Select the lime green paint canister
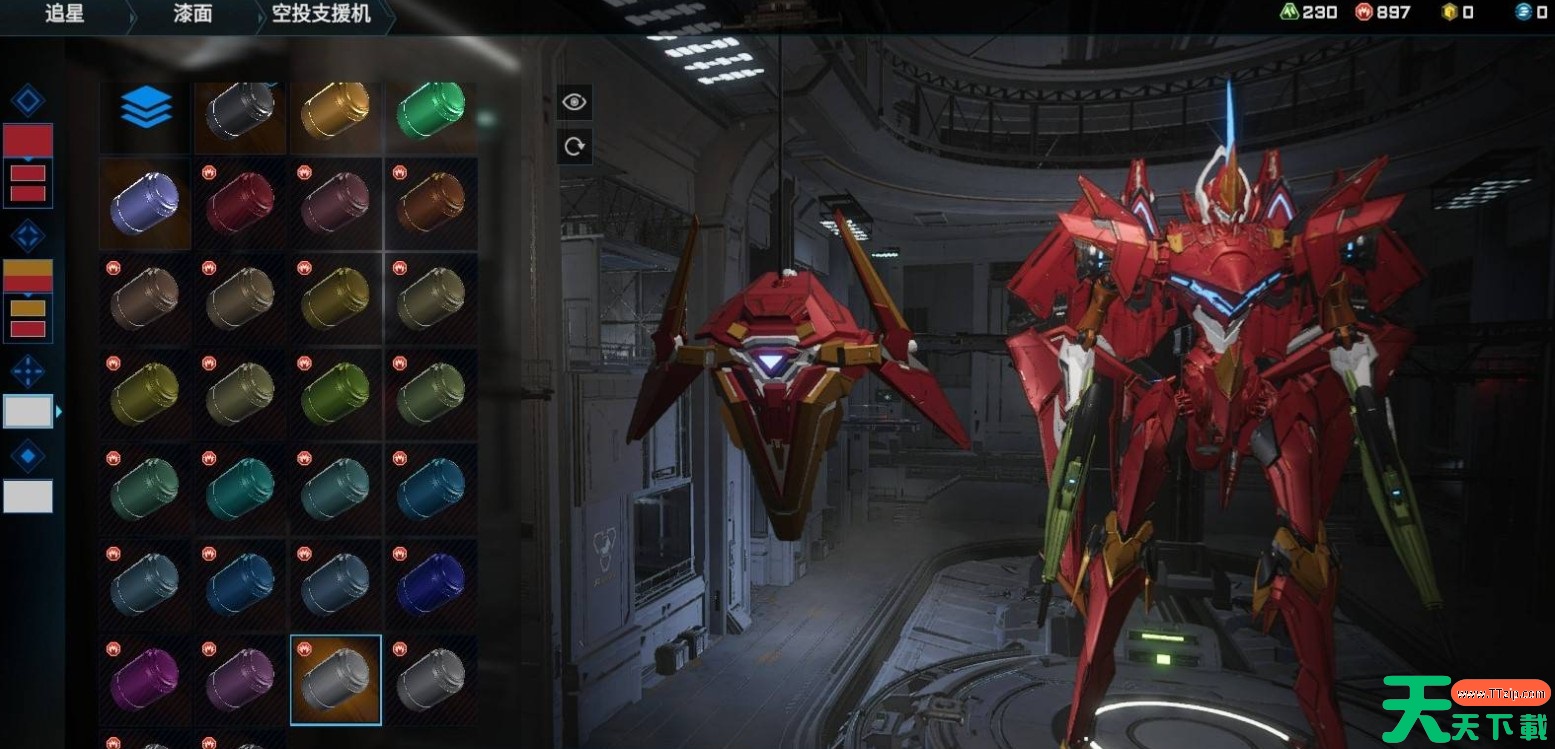 click(336, 394)
